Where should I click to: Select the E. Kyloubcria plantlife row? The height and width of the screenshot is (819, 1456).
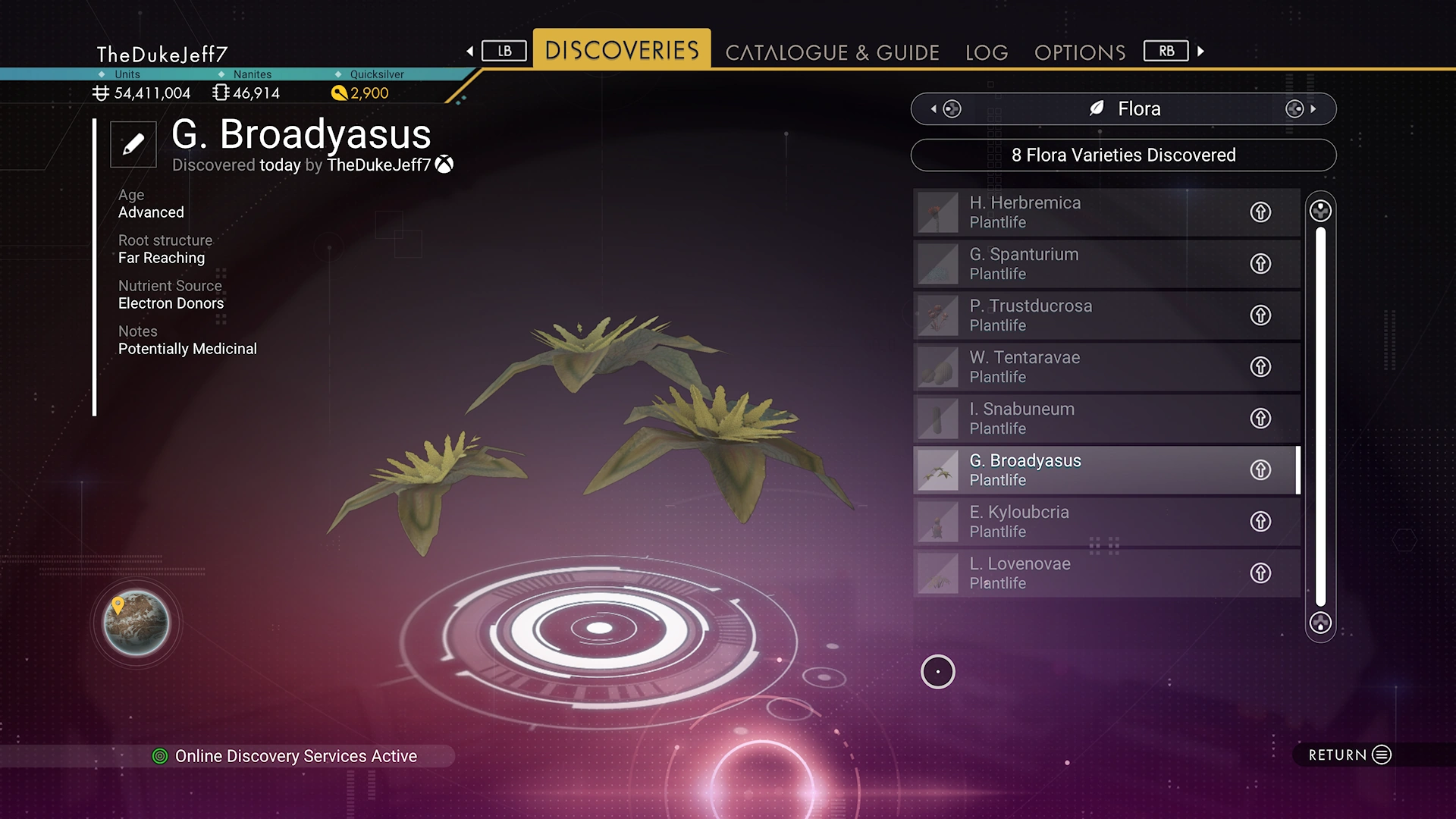tap(1077, 522)
